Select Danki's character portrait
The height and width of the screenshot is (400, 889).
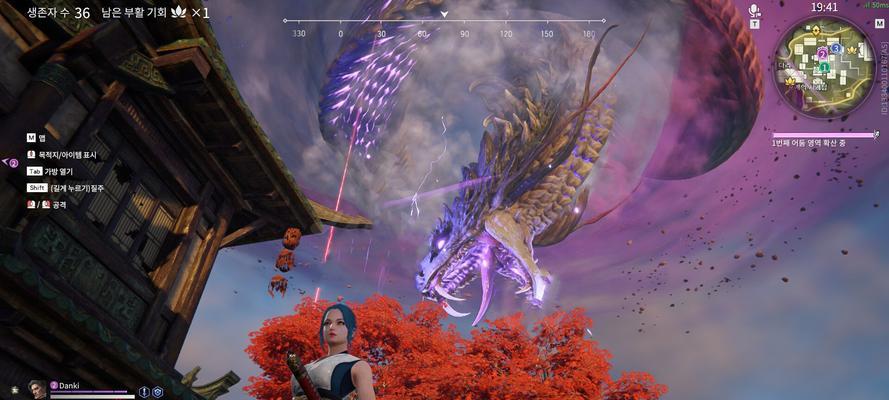37,388
